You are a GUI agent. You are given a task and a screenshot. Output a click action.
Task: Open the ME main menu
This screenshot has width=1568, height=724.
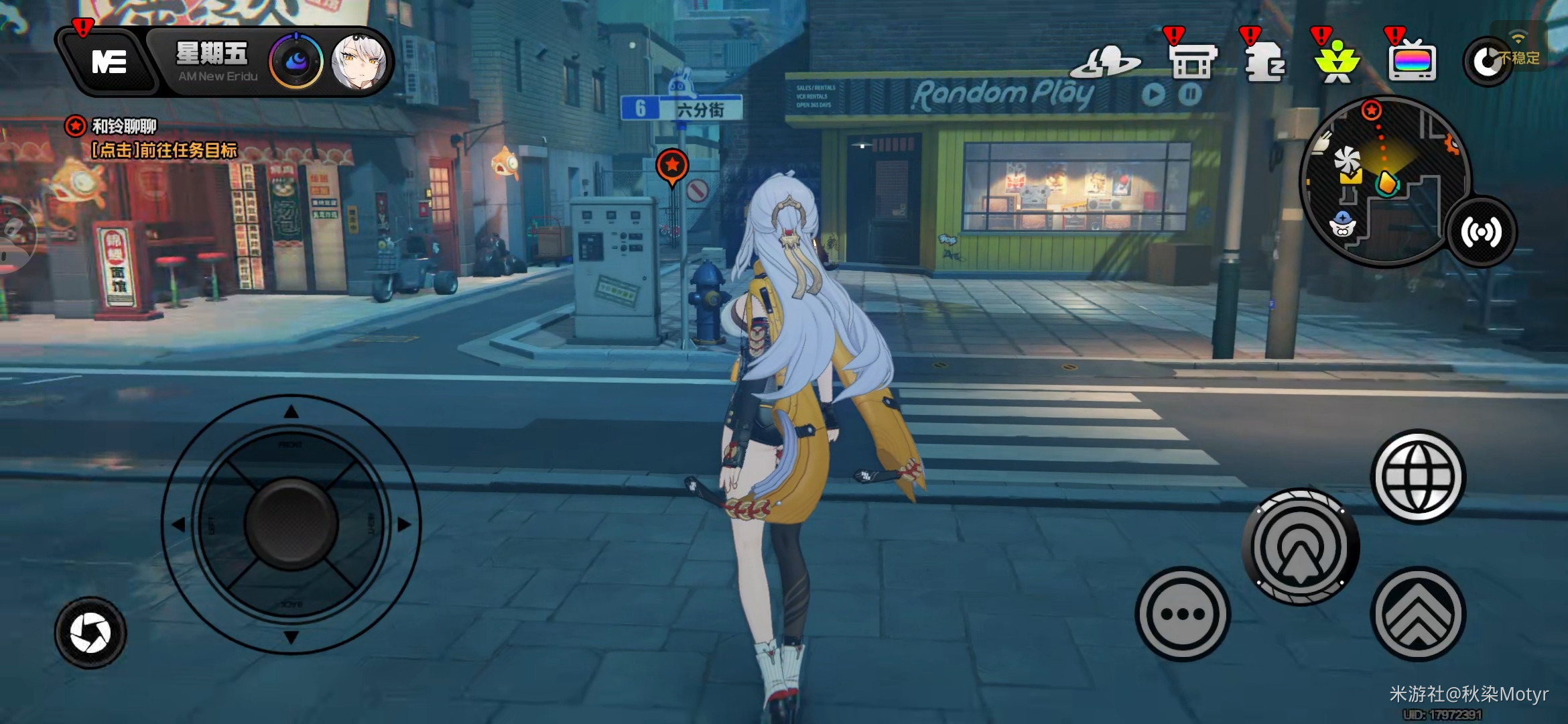tap(109, 62)
